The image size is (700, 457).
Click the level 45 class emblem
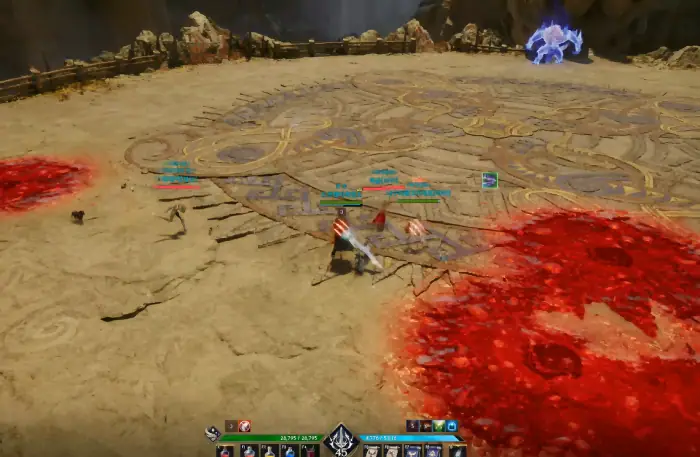pos(342,438)
